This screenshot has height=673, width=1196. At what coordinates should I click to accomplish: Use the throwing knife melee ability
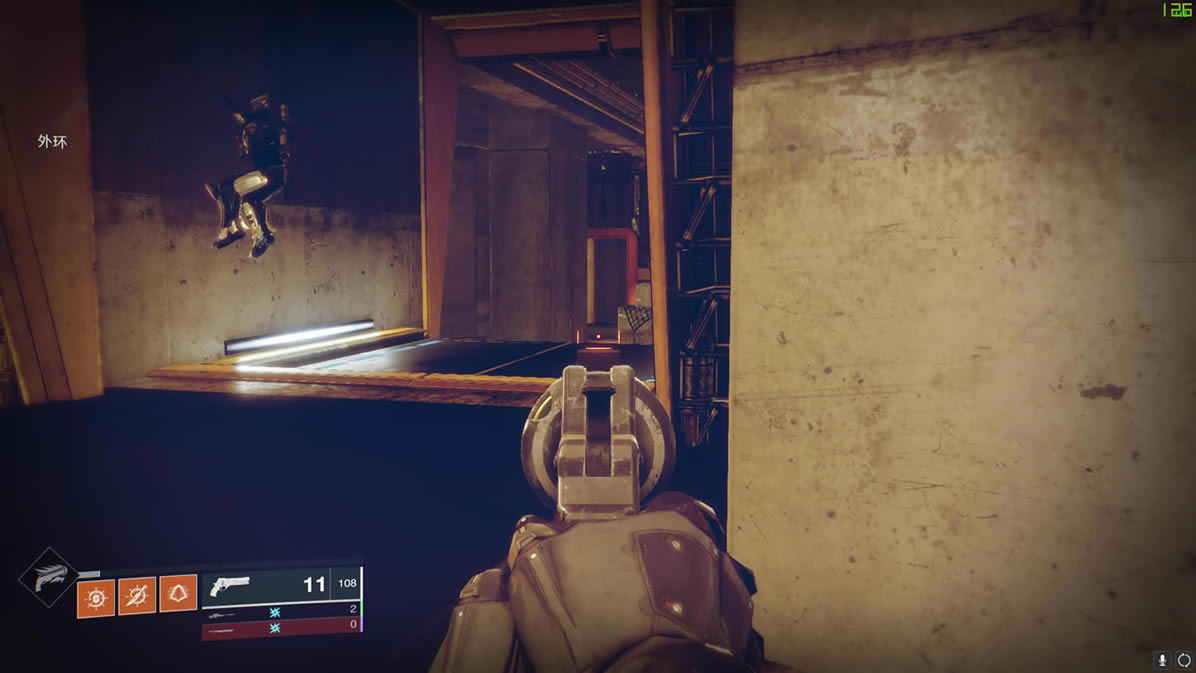(x=137, y=597)
